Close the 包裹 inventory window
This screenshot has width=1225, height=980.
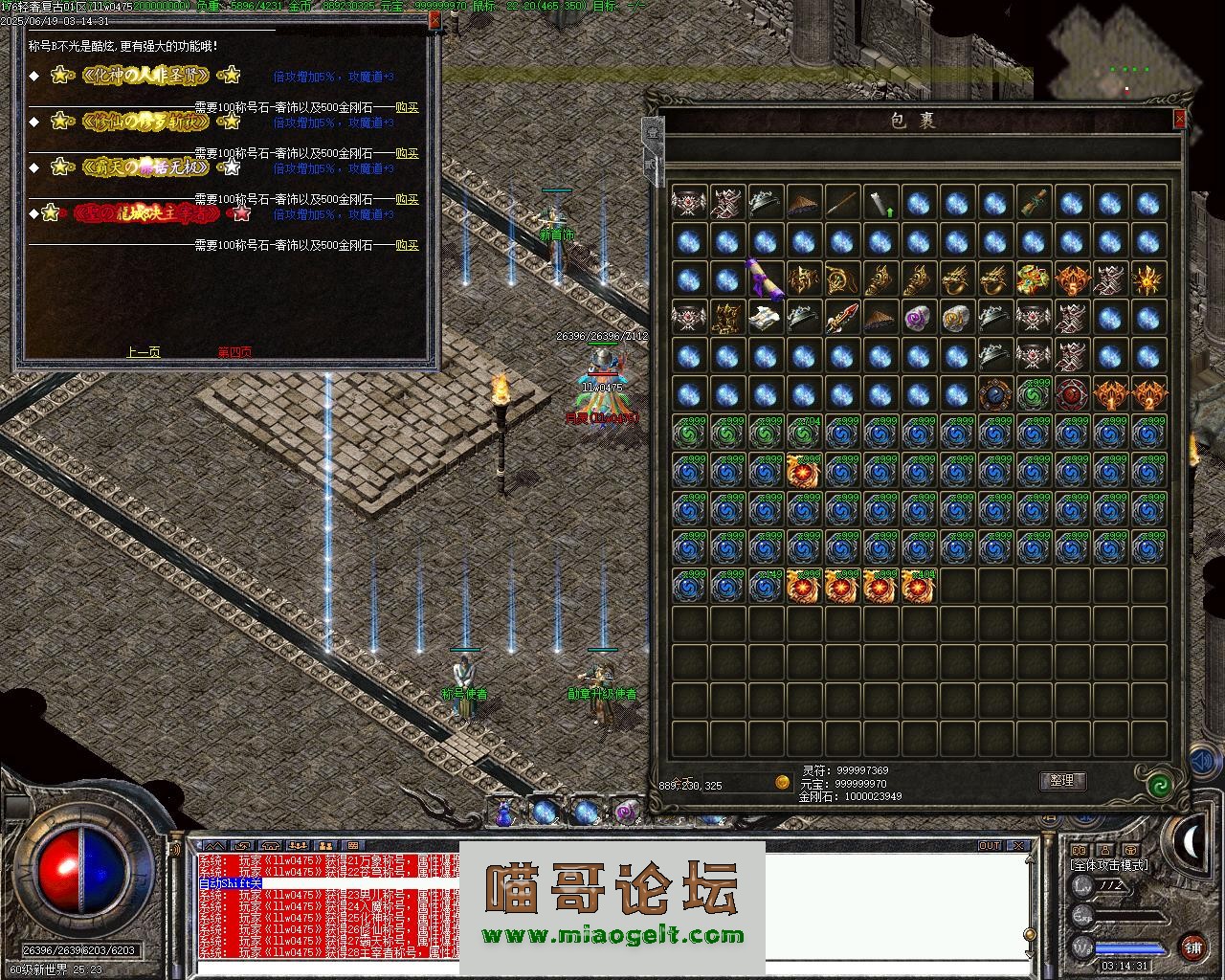(1179, 119)
